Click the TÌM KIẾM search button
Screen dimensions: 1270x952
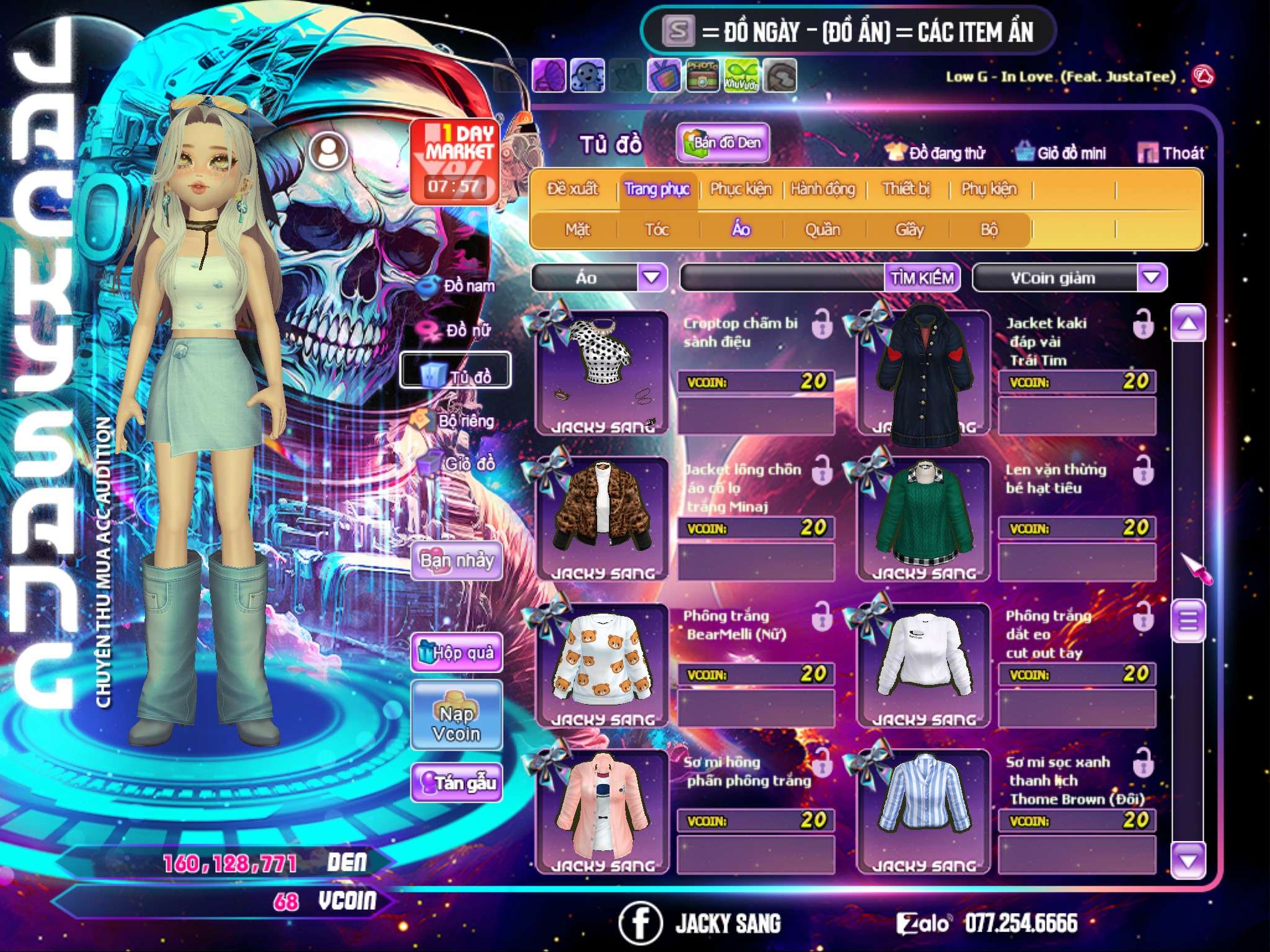(x=922, y=278)
